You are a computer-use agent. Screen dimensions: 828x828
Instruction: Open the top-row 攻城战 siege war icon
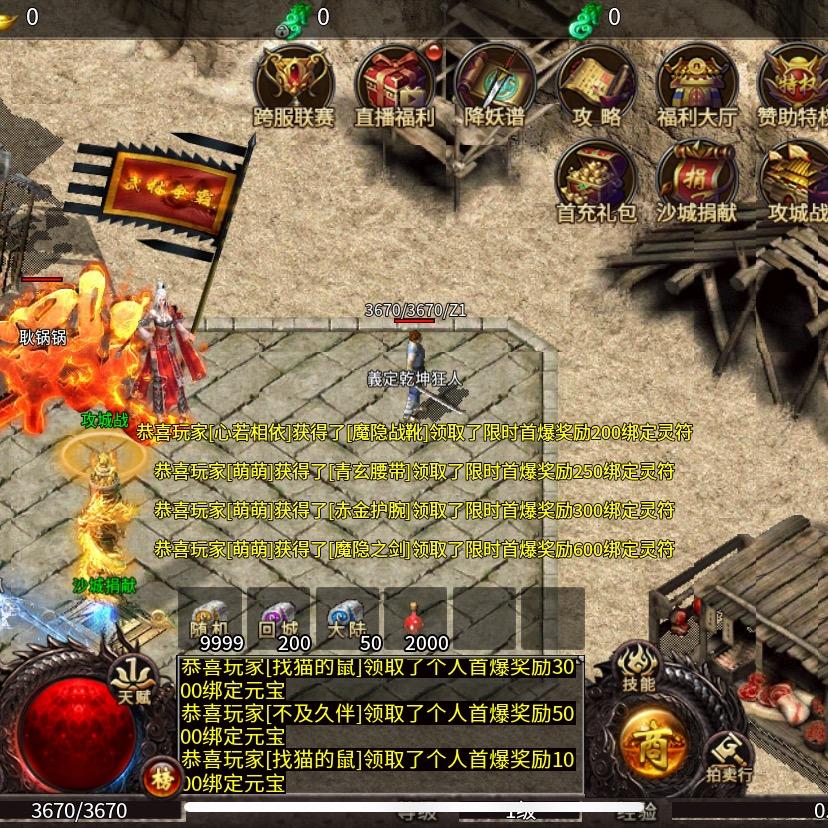click(797, 180)
